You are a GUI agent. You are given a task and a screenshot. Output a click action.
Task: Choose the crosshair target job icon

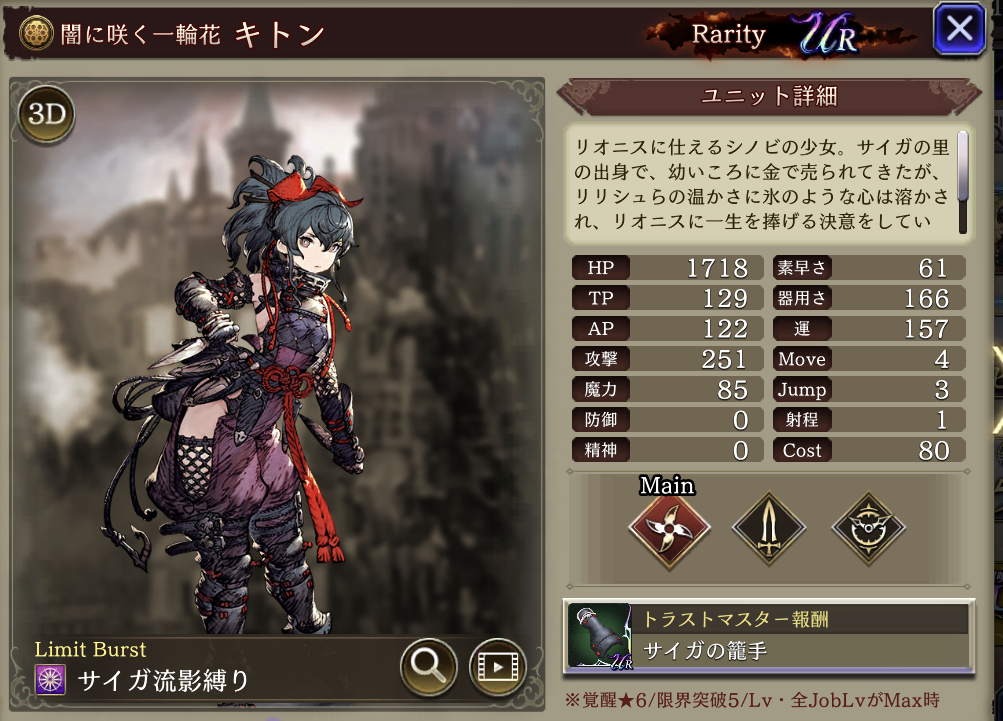(868, 528)
